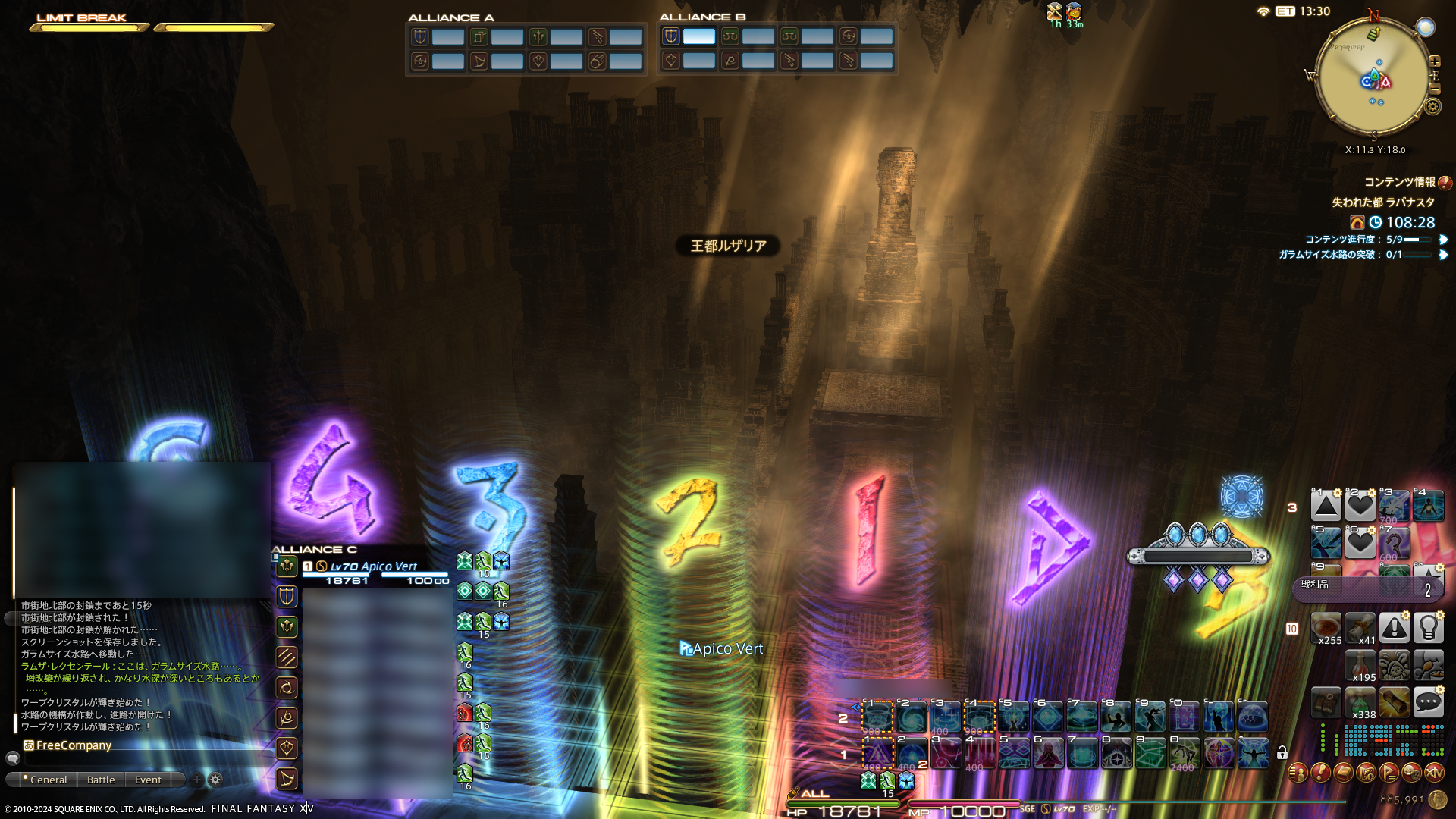Open chat log settings gear

pyautogui.click(x=215, y=780)
